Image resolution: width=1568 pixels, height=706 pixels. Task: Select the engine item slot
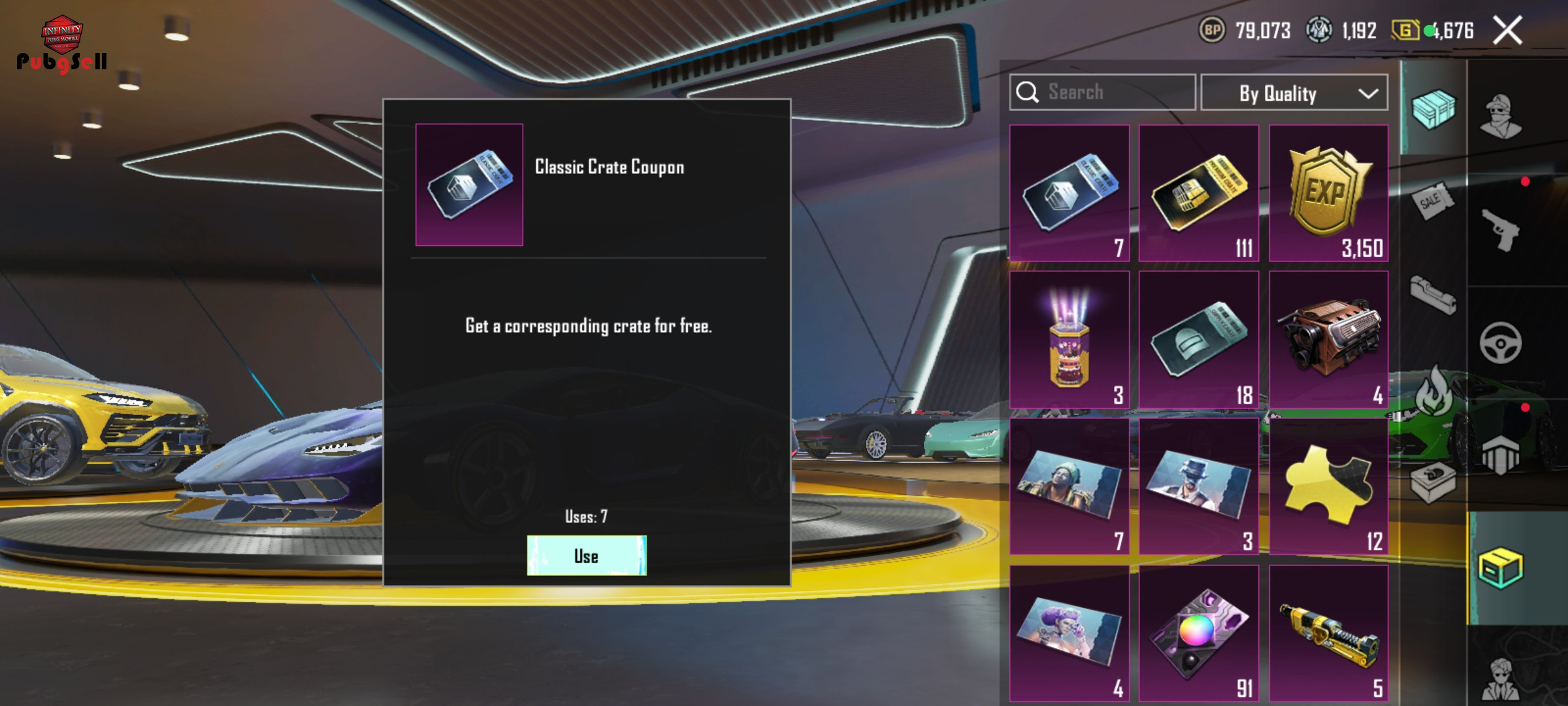pos(1328,340)
